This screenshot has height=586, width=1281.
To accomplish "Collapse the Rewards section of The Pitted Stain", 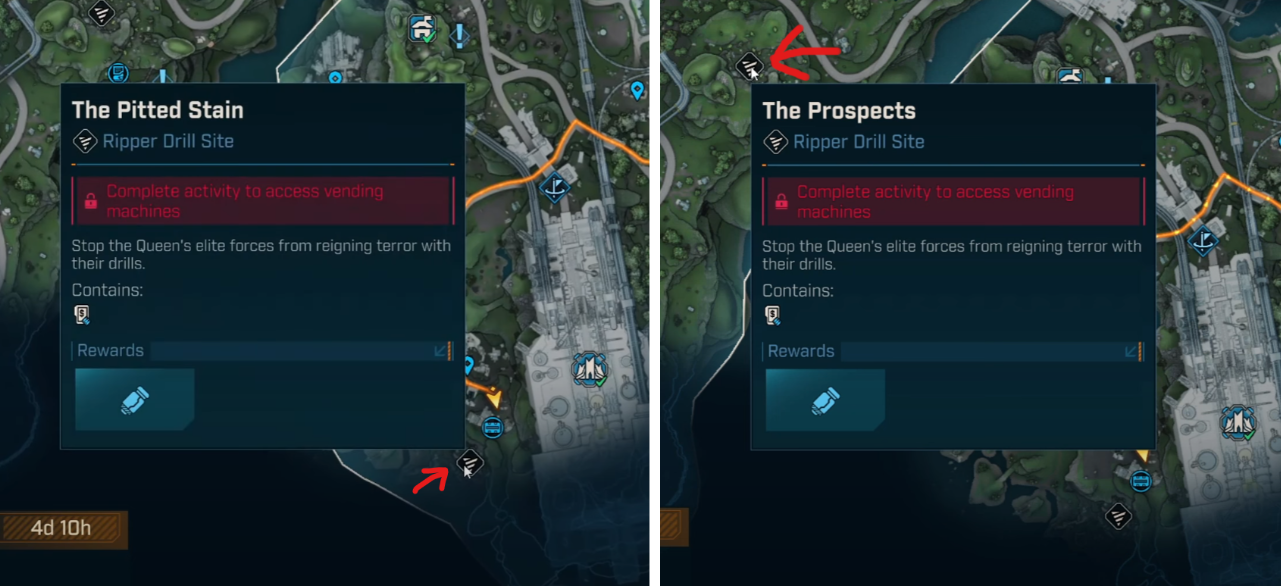I will point(441,351).
